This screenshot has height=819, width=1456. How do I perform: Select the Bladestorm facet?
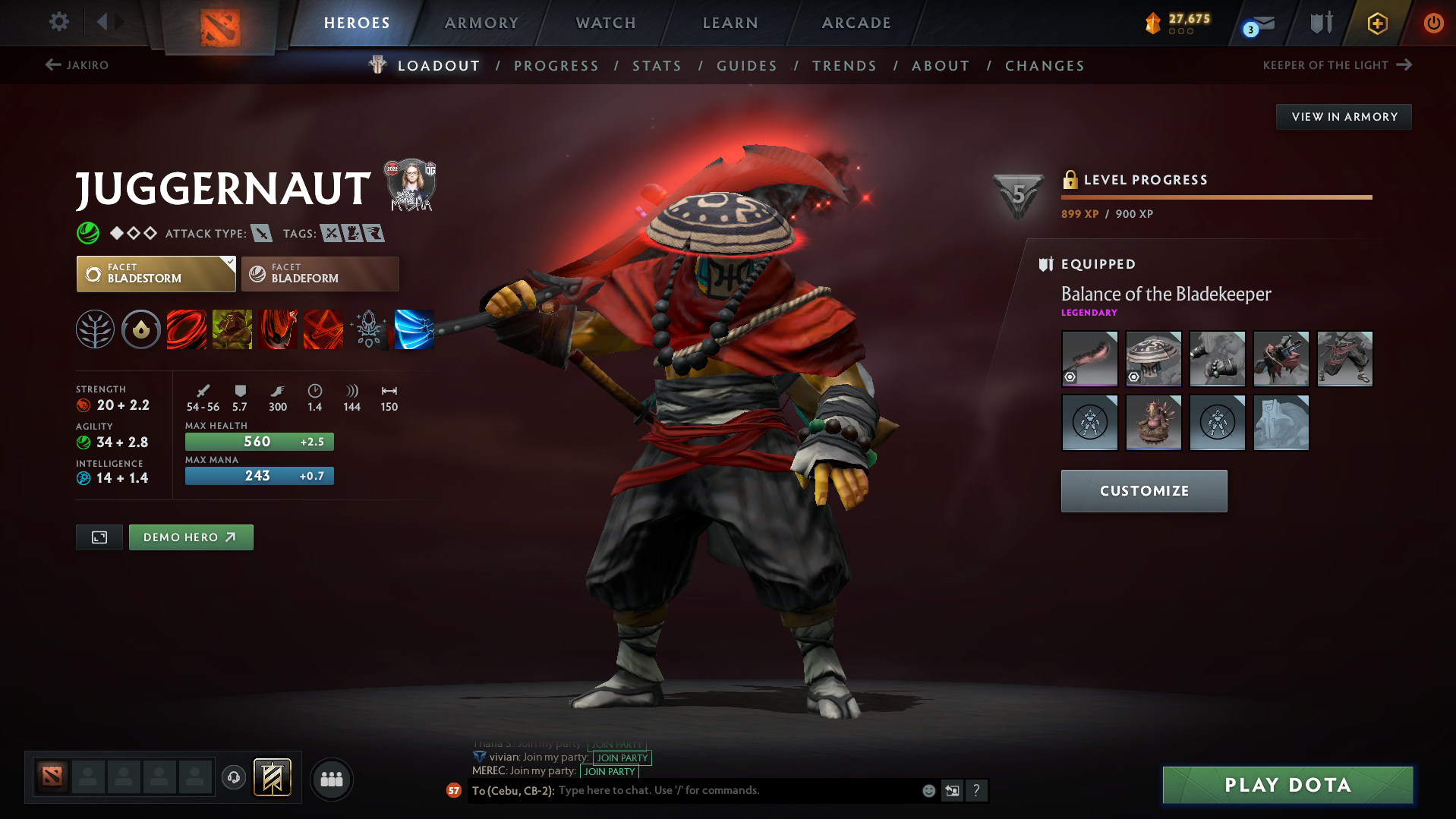156,273
